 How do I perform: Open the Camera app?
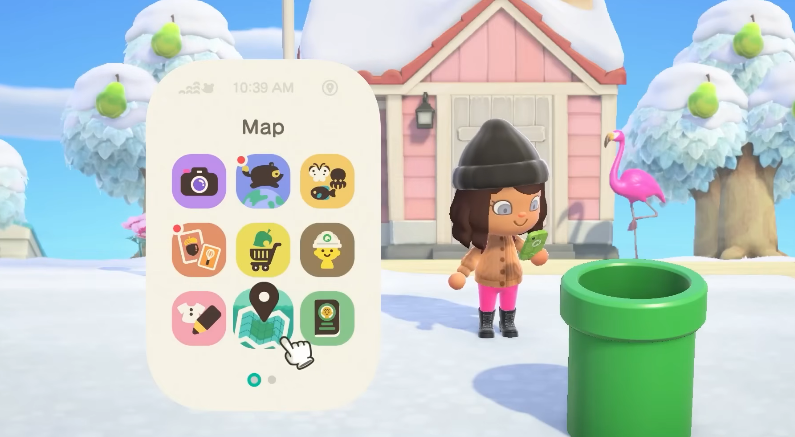coord(199,181)
